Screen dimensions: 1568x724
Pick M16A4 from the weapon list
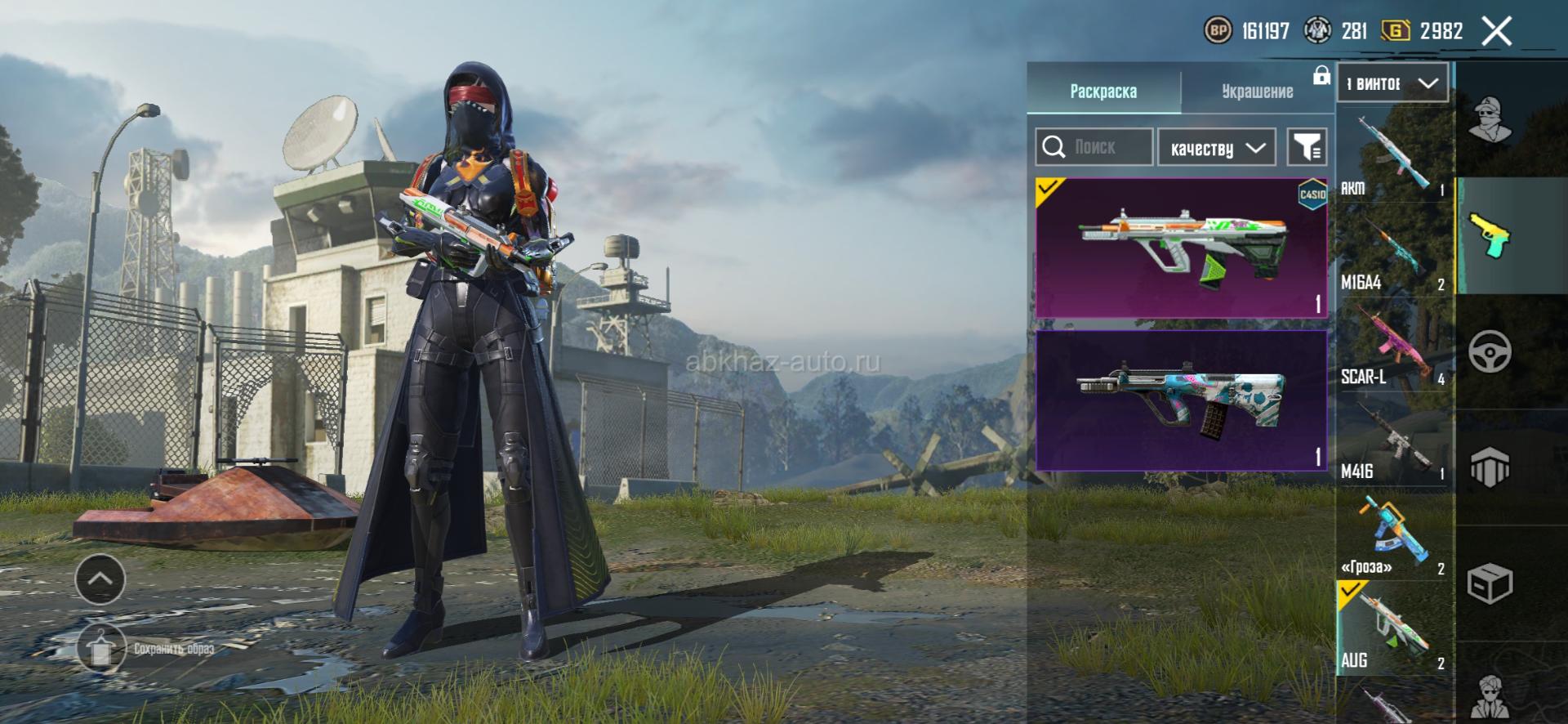point(1393,252)
